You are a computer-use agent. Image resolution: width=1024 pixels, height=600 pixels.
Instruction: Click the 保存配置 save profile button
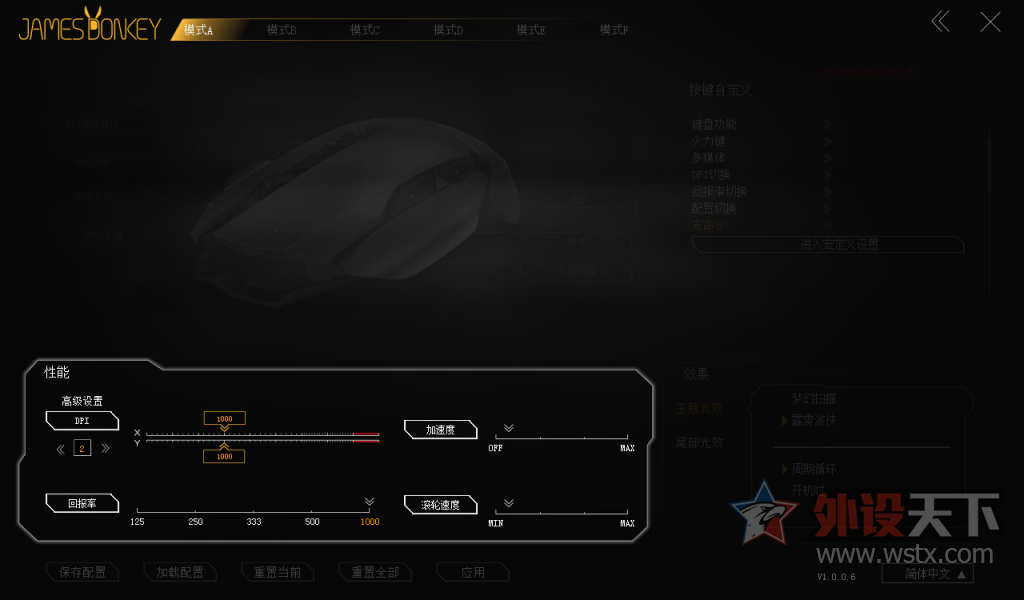[x=82, y=573]
